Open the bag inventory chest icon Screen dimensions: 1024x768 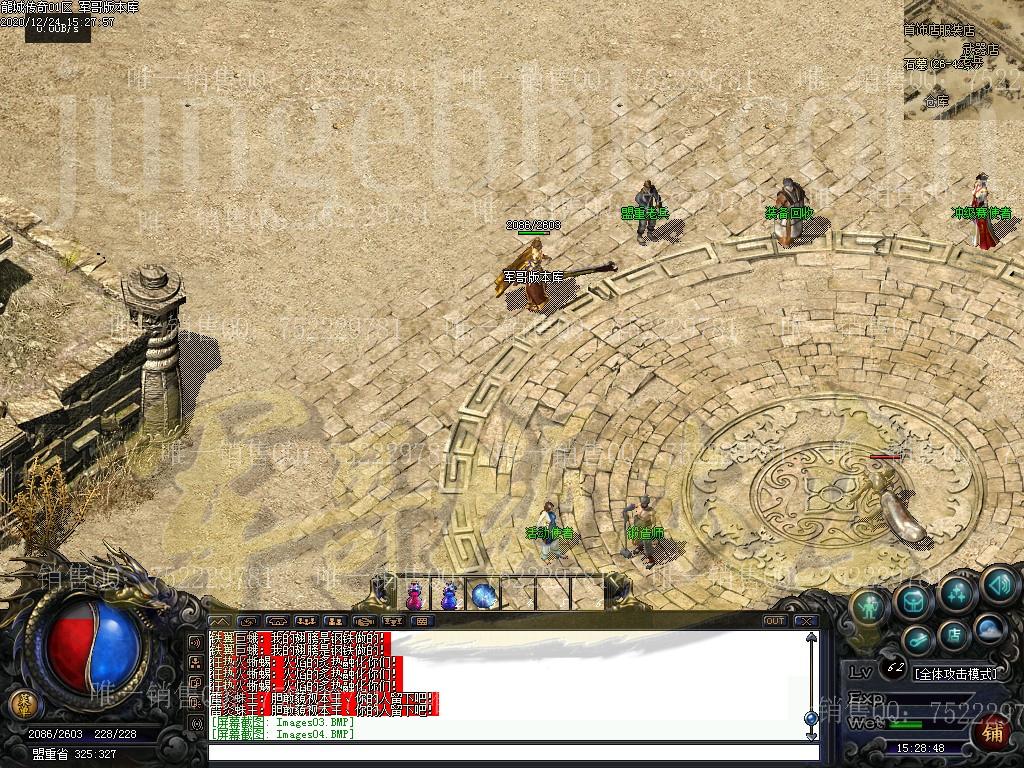913,599
